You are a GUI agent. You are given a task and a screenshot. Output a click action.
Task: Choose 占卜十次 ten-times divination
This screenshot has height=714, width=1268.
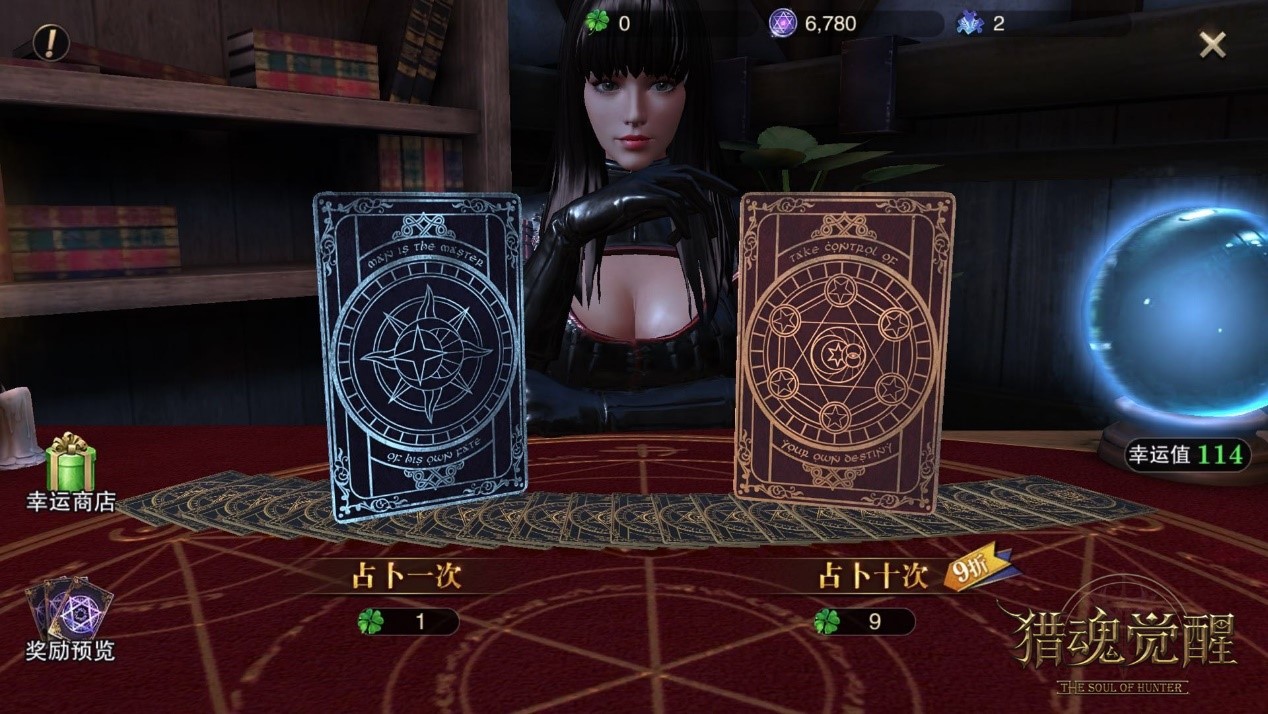point(874,577)
